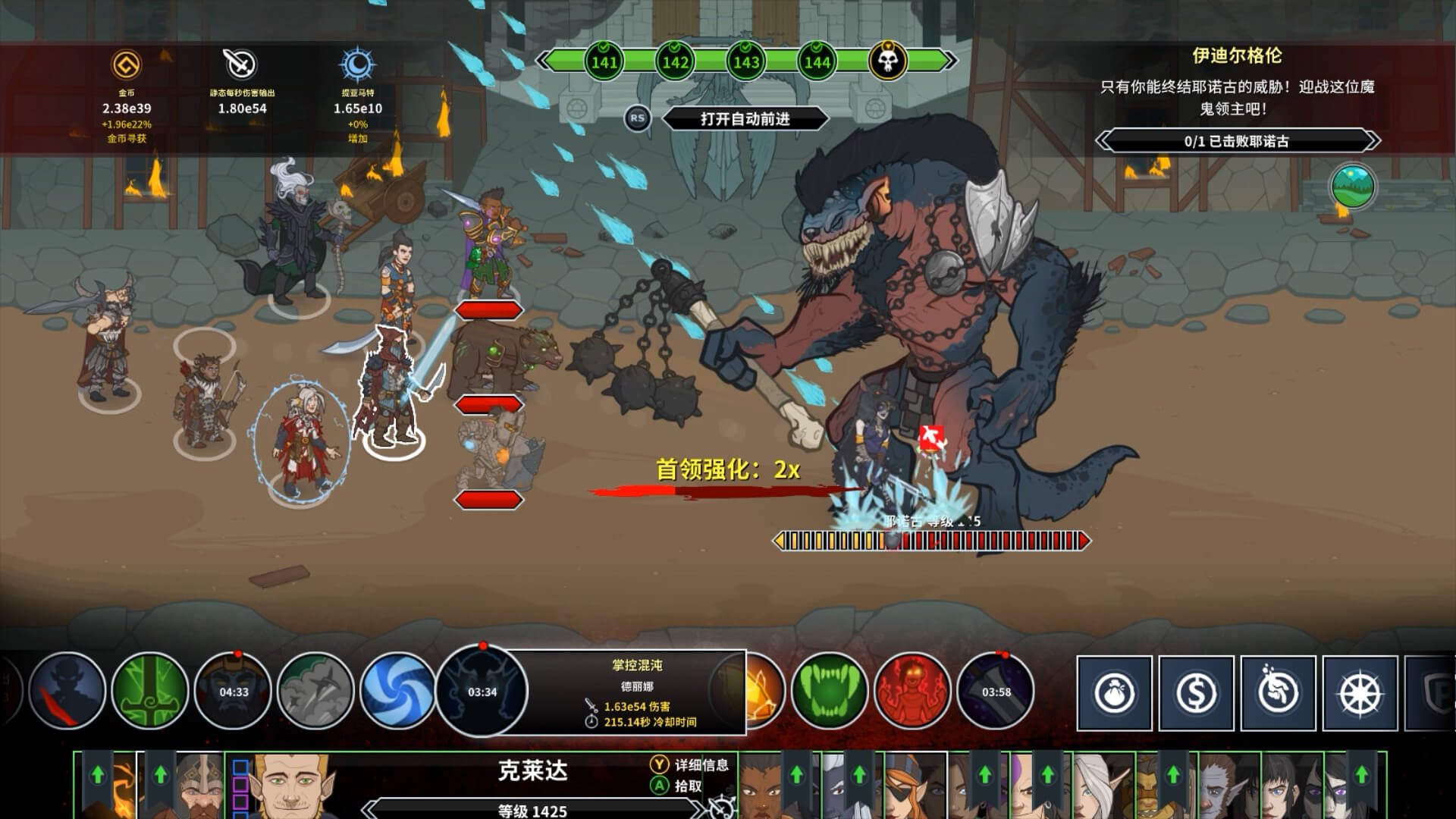Image resolution: width=1456 pixels, height=819 pixels.
Task: Activate the red fiery figure ultimate
Action: [912, 691]
